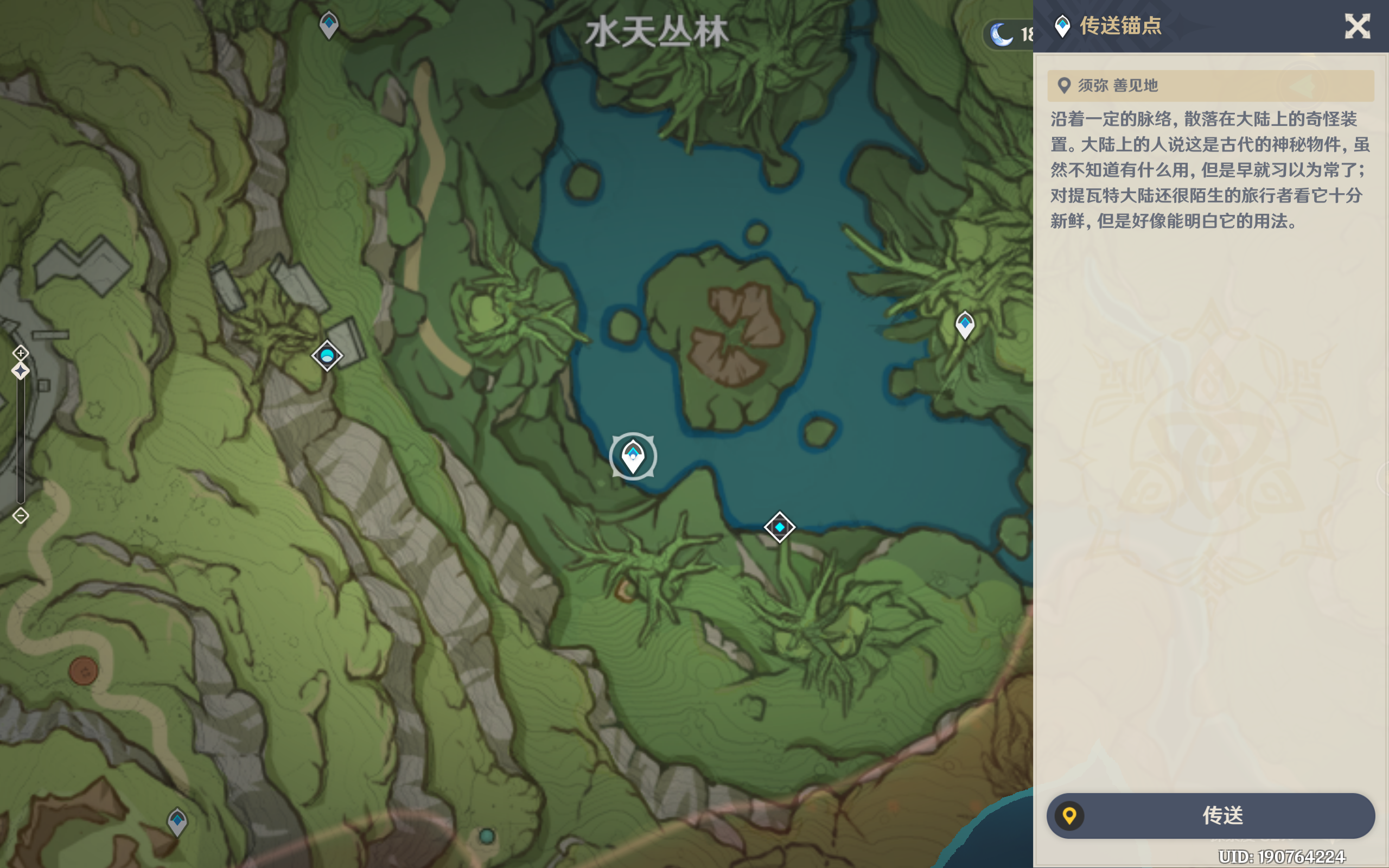Select the highlighted teleport anchor on the lake shore
This screenshot has width=1389, height=868.
(632, 456)
